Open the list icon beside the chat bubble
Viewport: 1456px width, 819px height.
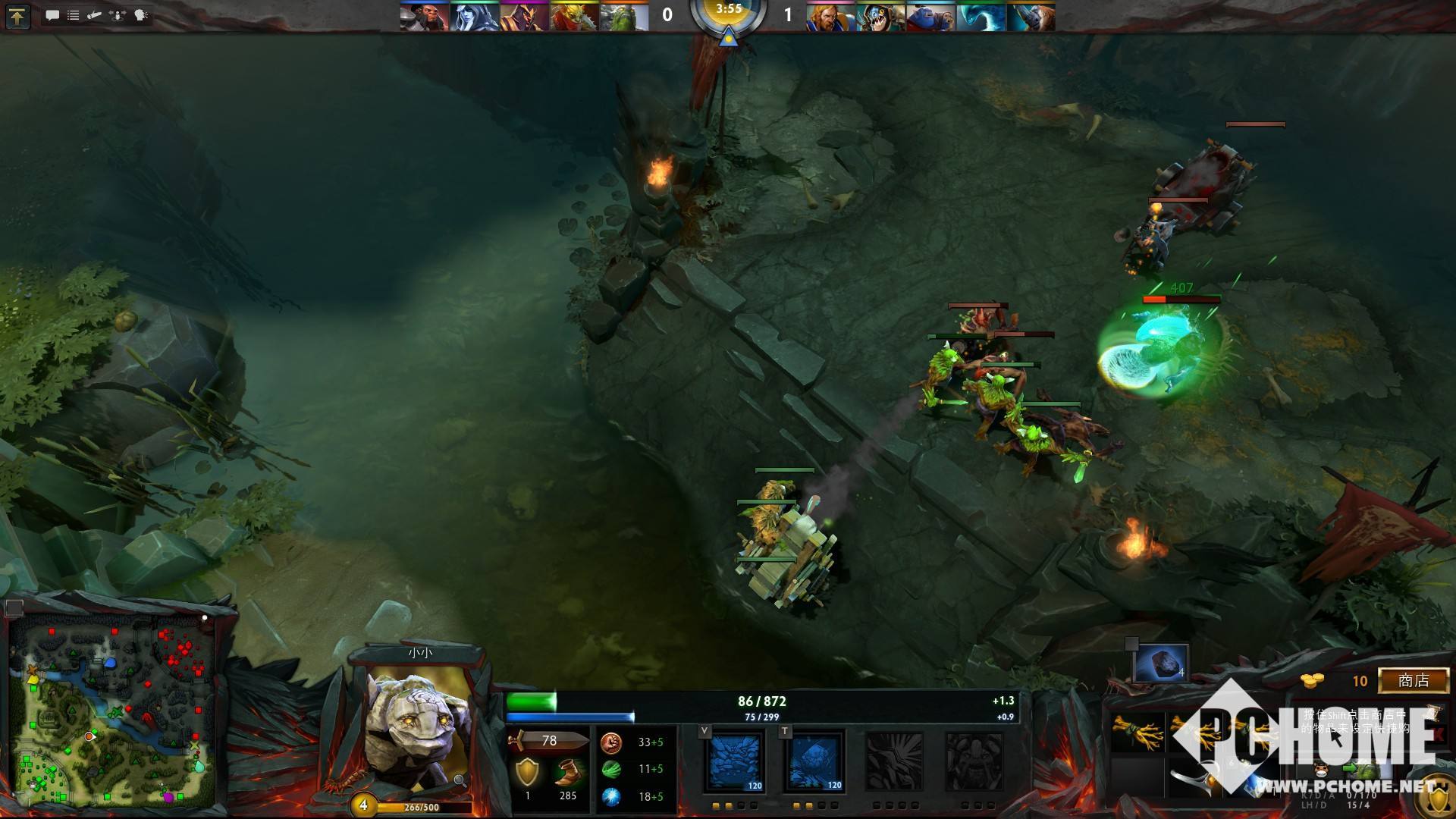(74, 15)
